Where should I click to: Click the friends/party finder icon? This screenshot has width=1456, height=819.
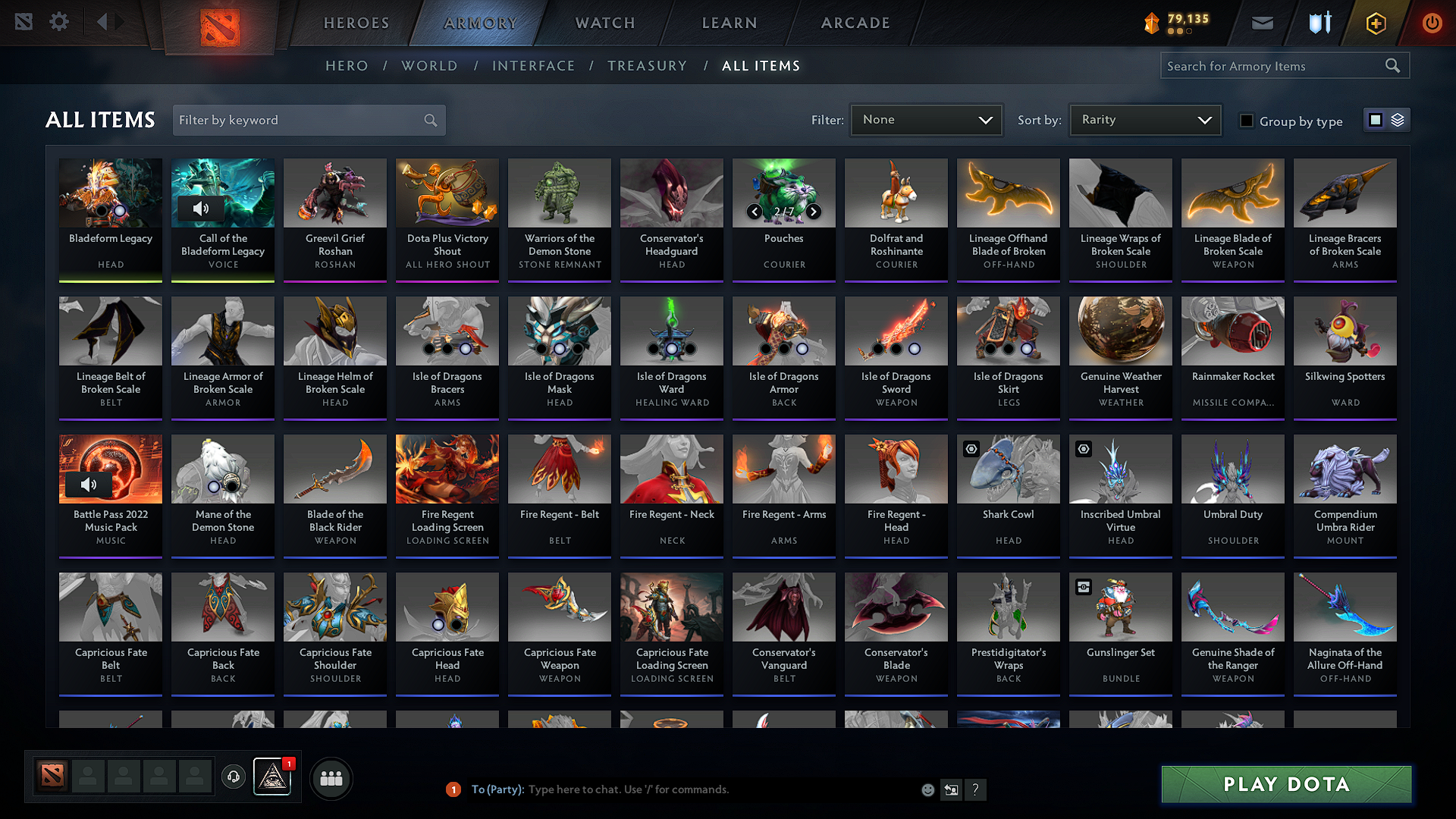pyautogui.click(x=330, y=777)
